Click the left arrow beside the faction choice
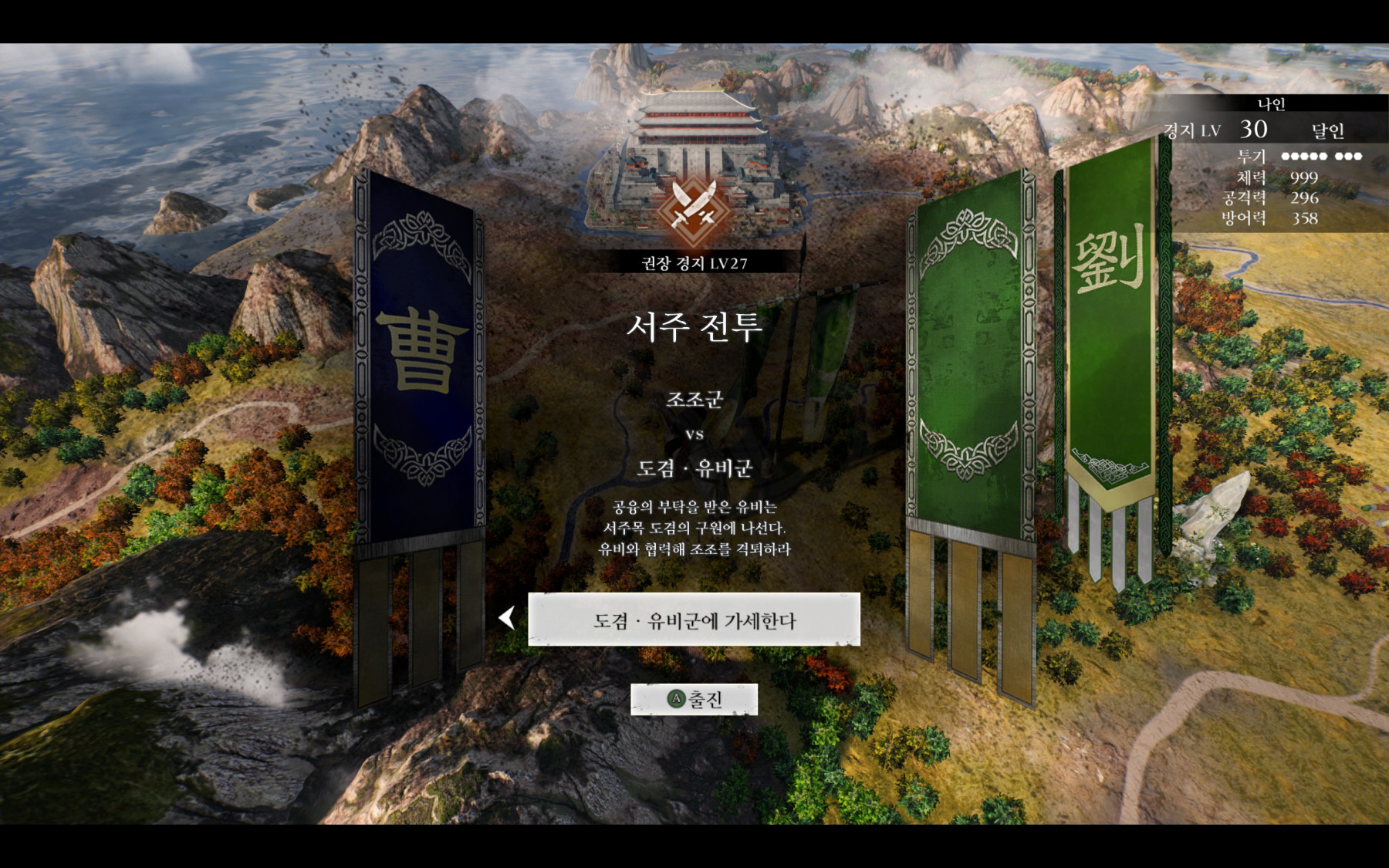The image size is (1389, 868). click(x=507, y=617)
